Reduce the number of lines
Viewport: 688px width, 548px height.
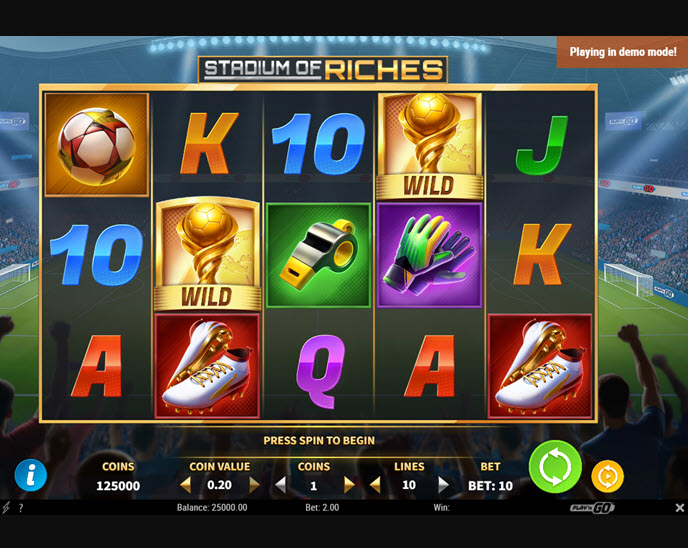point(375,485)
